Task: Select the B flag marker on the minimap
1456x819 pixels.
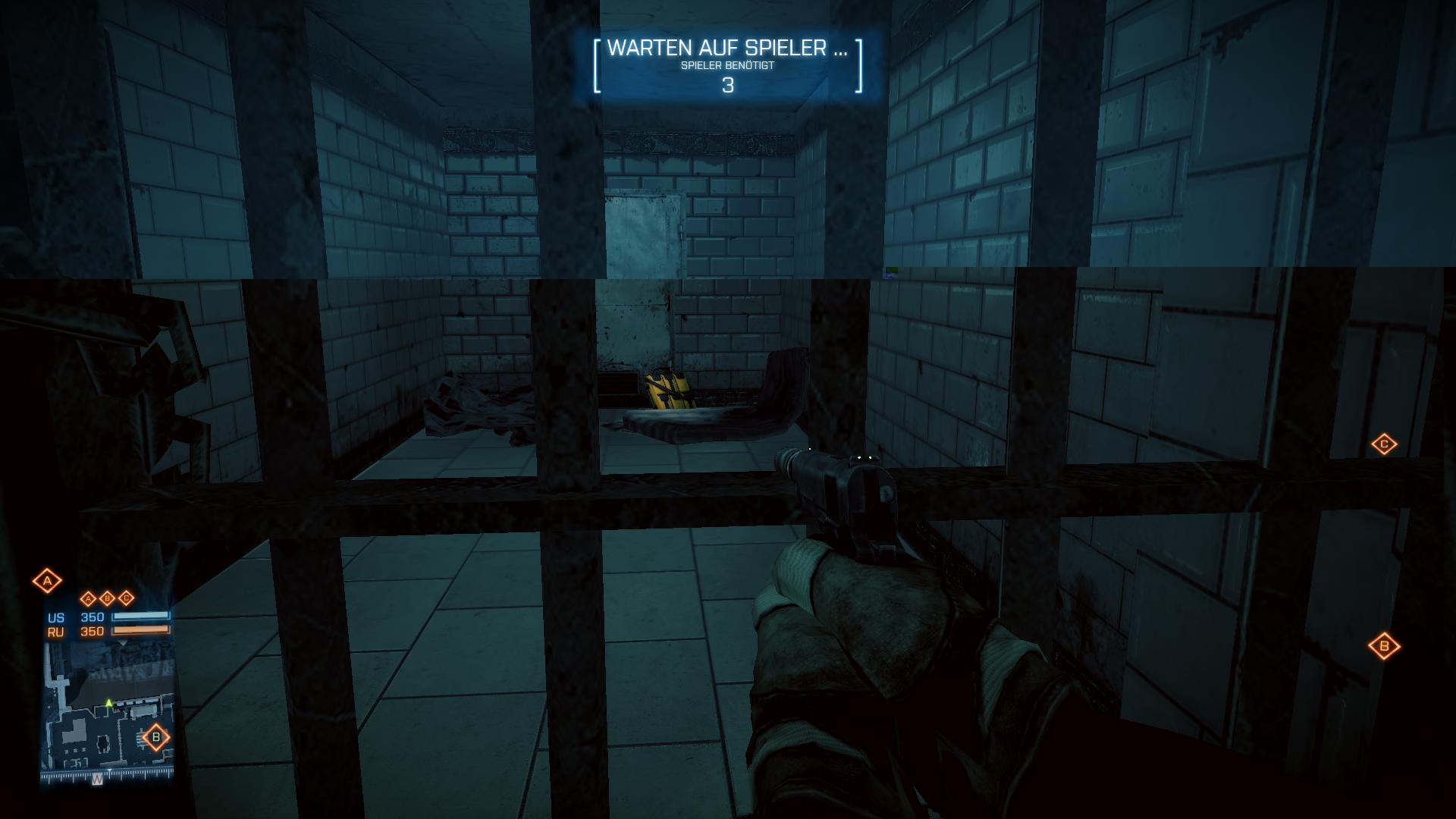Action: [156, 736]
